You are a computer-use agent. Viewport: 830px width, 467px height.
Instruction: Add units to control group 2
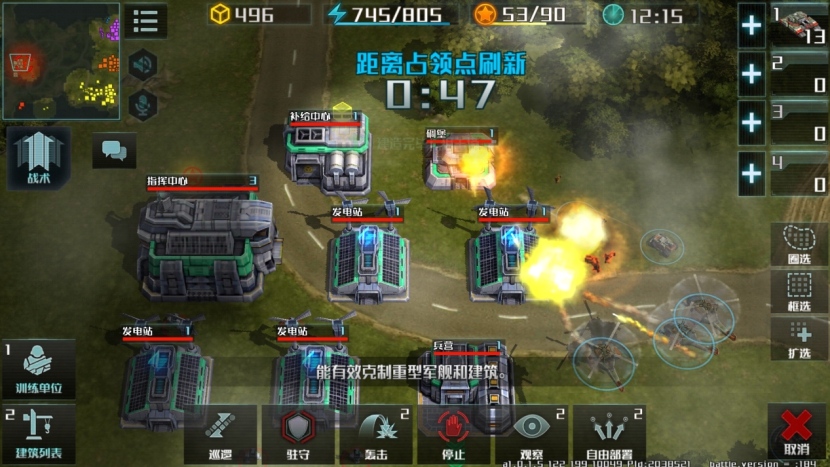pyautogui.click(x=752, y=75)
